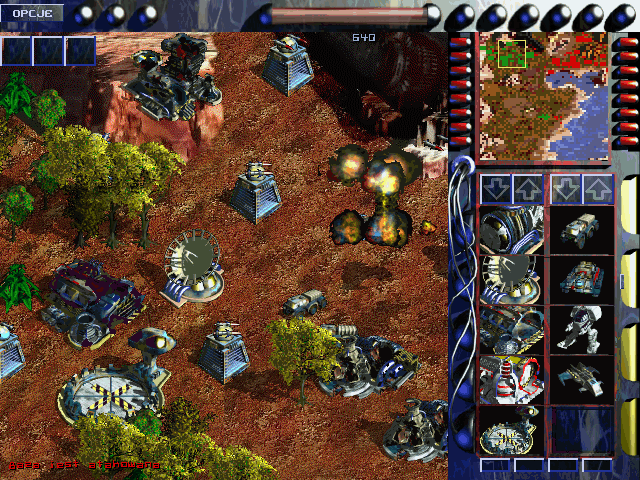Click on the battlefield minimap
Viewport: 640px width, 480px height.
pyautogui.click(x=543, y=95)
